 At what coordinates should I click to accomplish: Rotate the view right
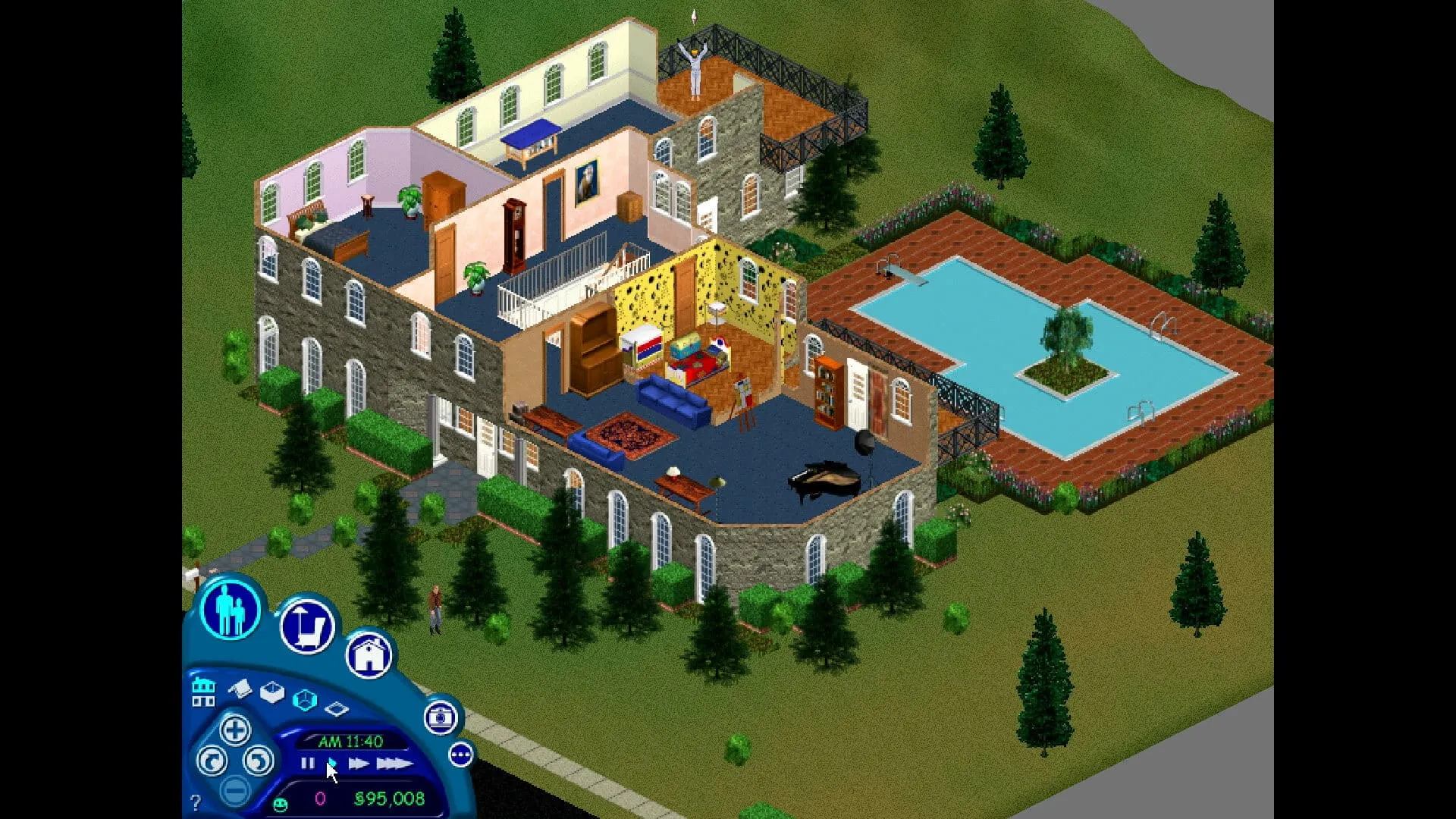click(x=259, y=761)
